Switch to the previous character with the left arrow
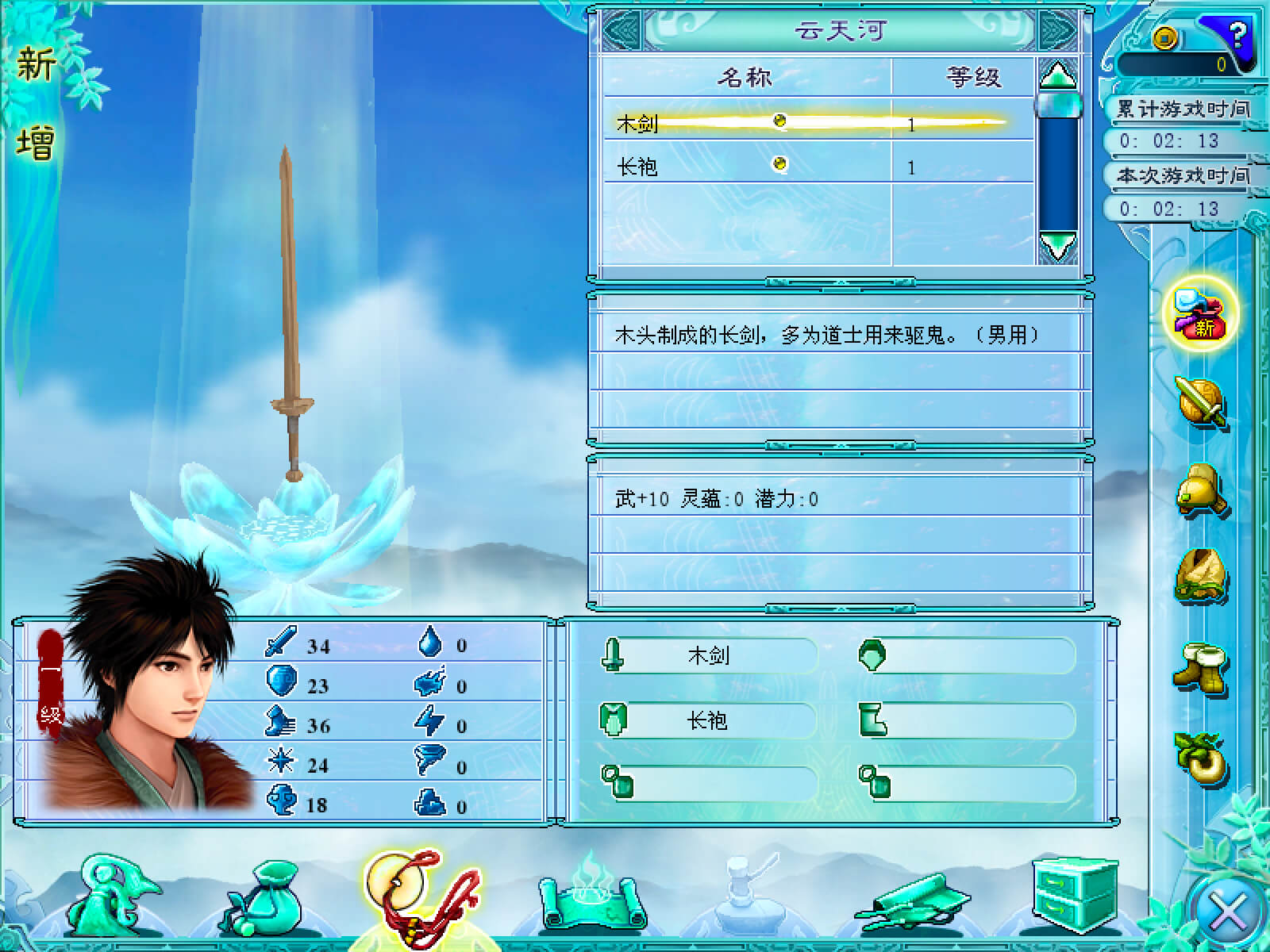 point(623,31)
